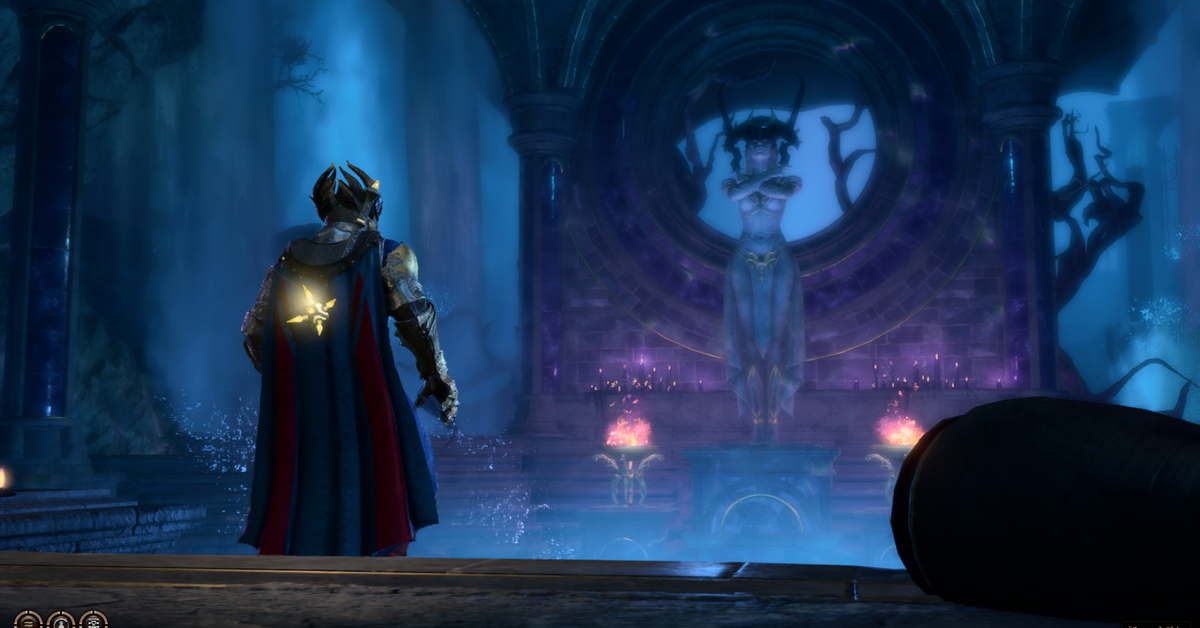Click the round icon with grid pattern
1200x628 pixels.
pyautogui.click(x=93, y=623)
